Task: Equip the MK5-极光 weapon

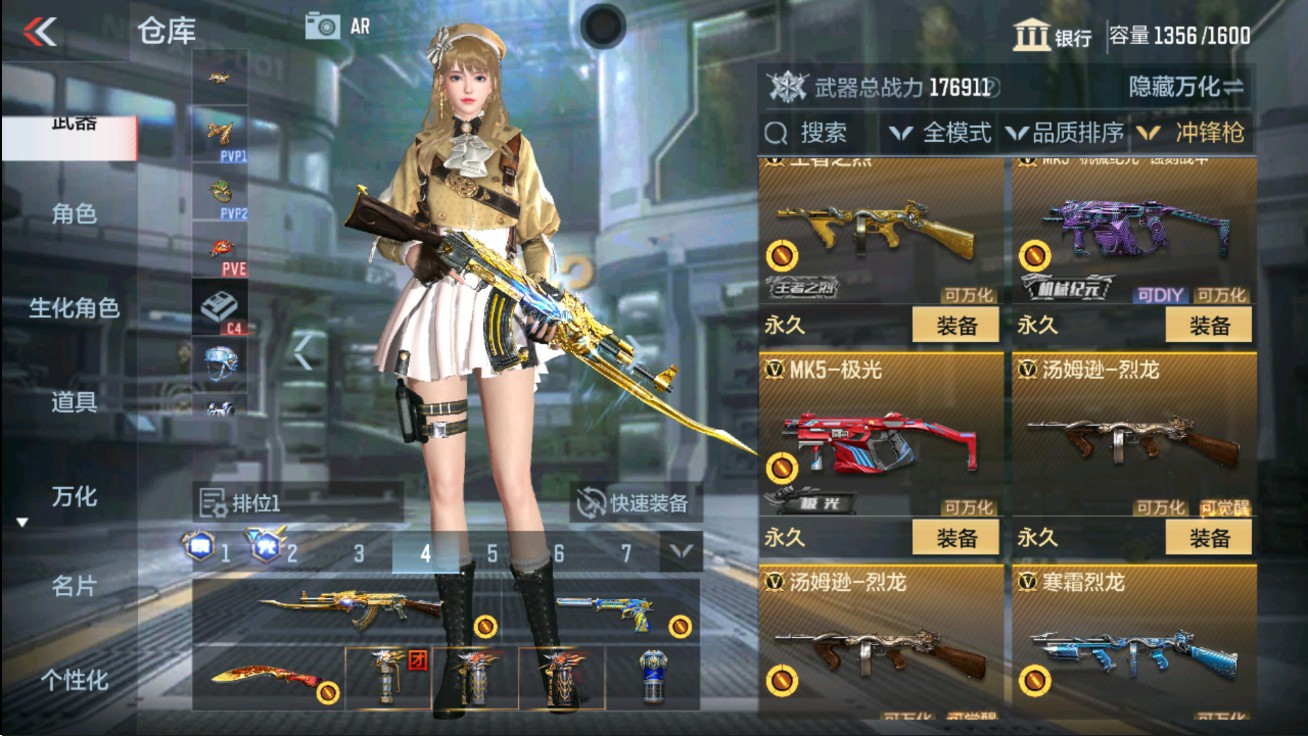Action: pyautogui.click(x=958, y=537)
